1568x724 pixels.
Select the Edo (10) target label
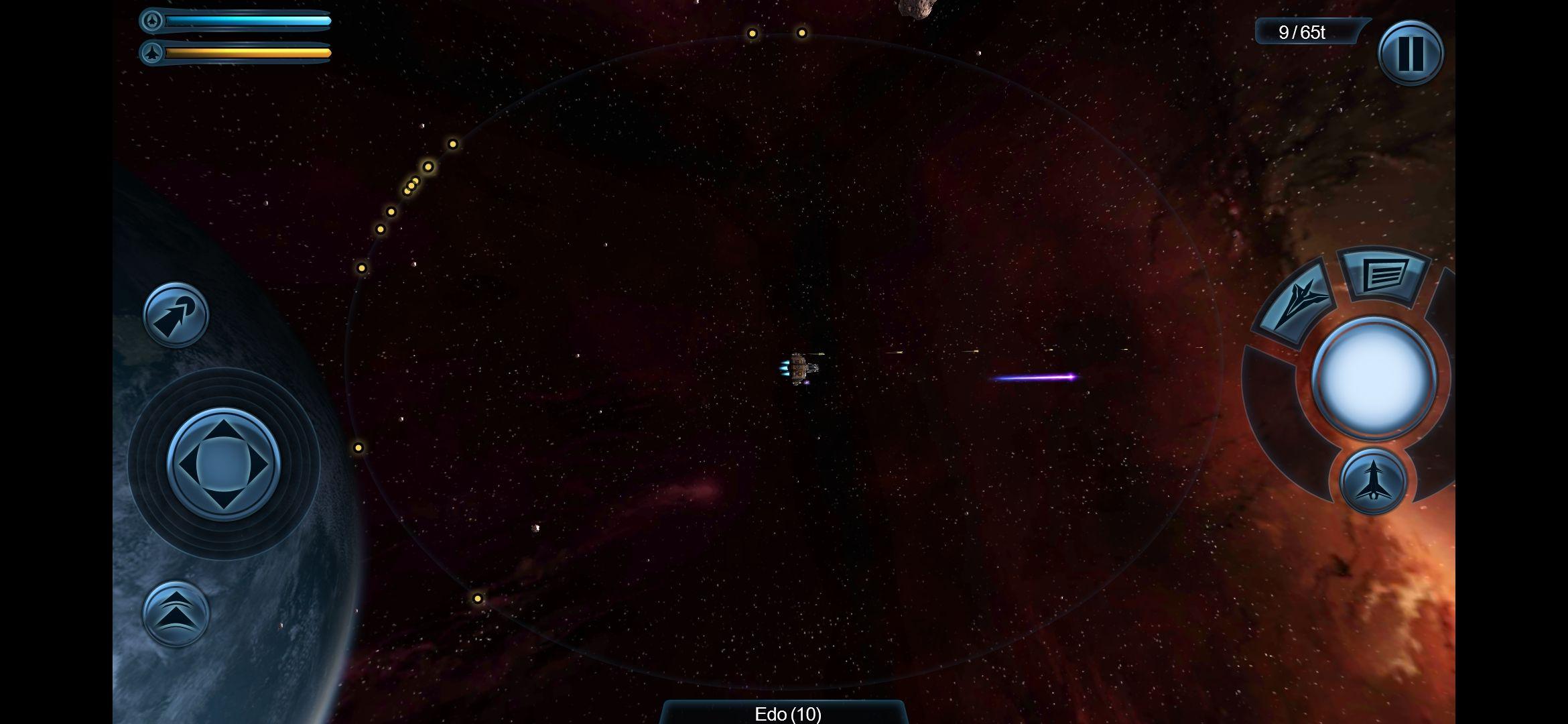pos(787,713)
